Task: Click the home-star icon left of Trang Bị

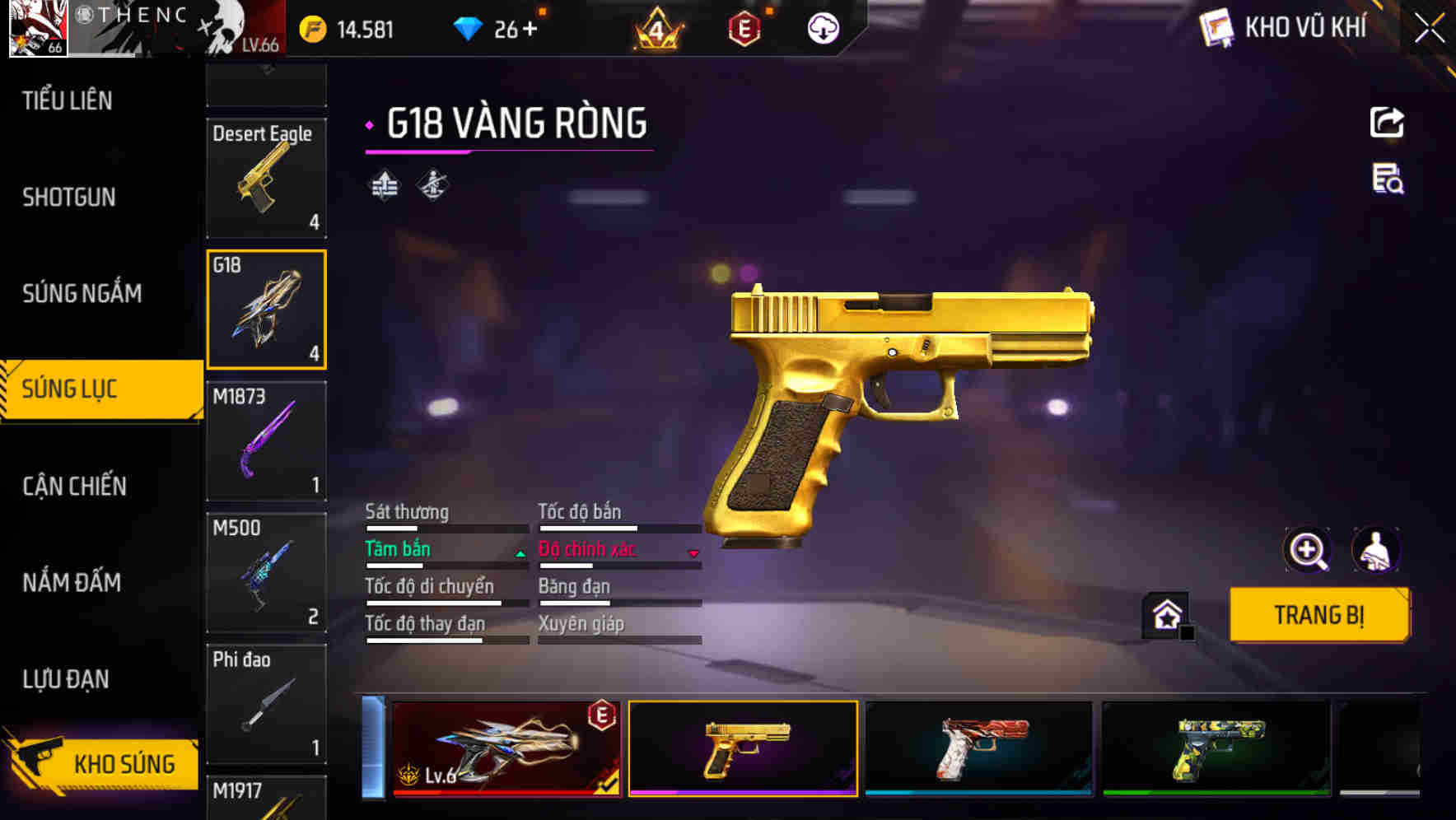Action: pyautogui.click(x=1164, y=614)
